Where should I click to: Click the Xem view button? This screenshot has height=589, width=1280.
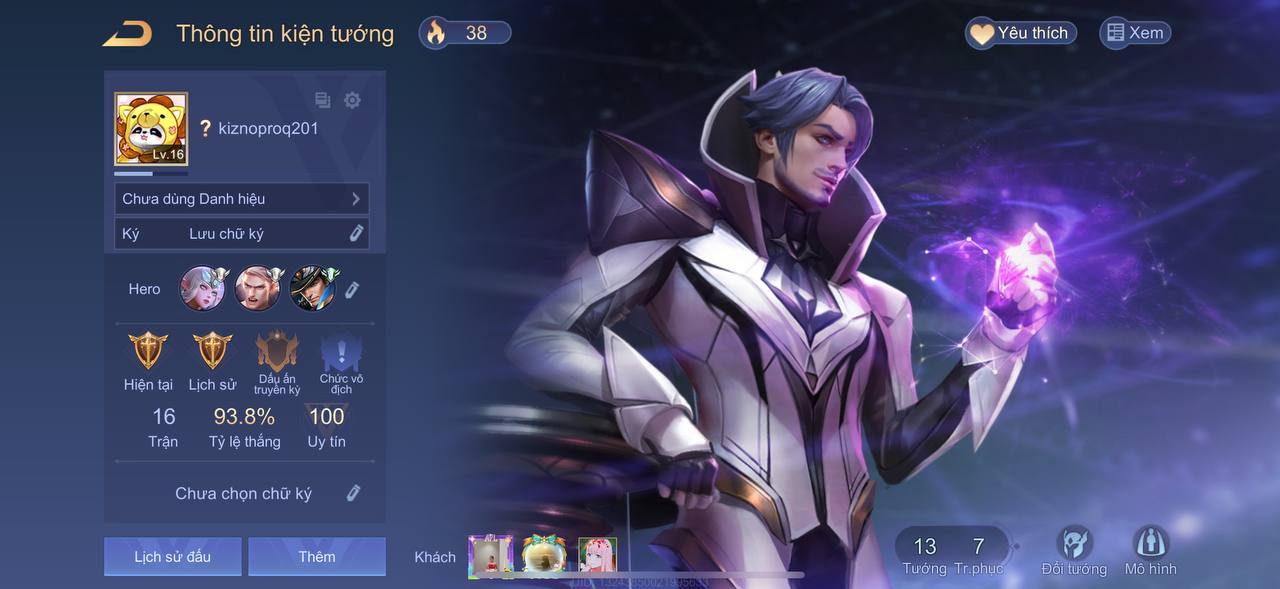(1134, 33)
